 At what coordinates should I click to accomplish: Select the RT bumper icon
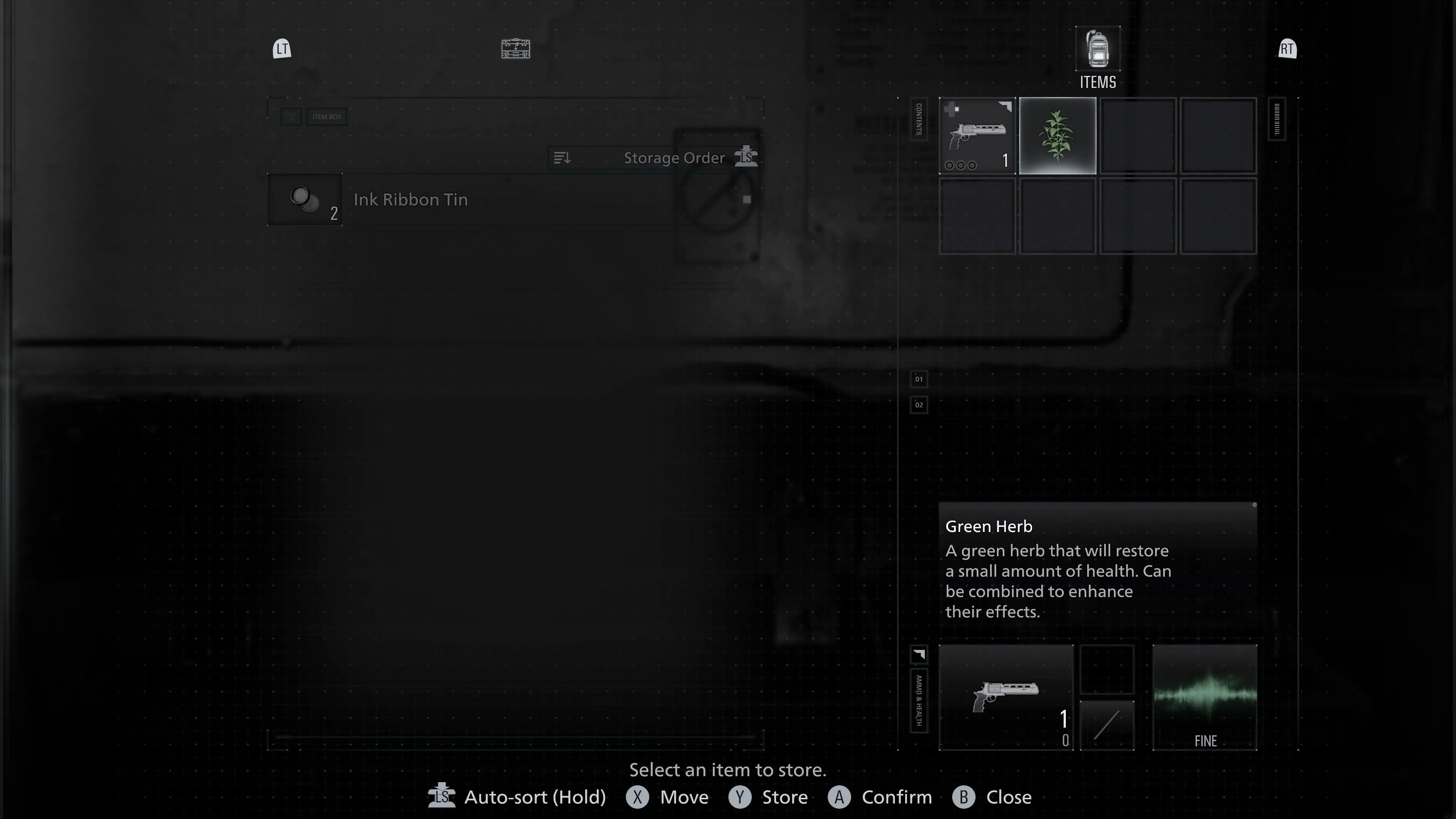pyautogui.click(x=1287, y=49)
